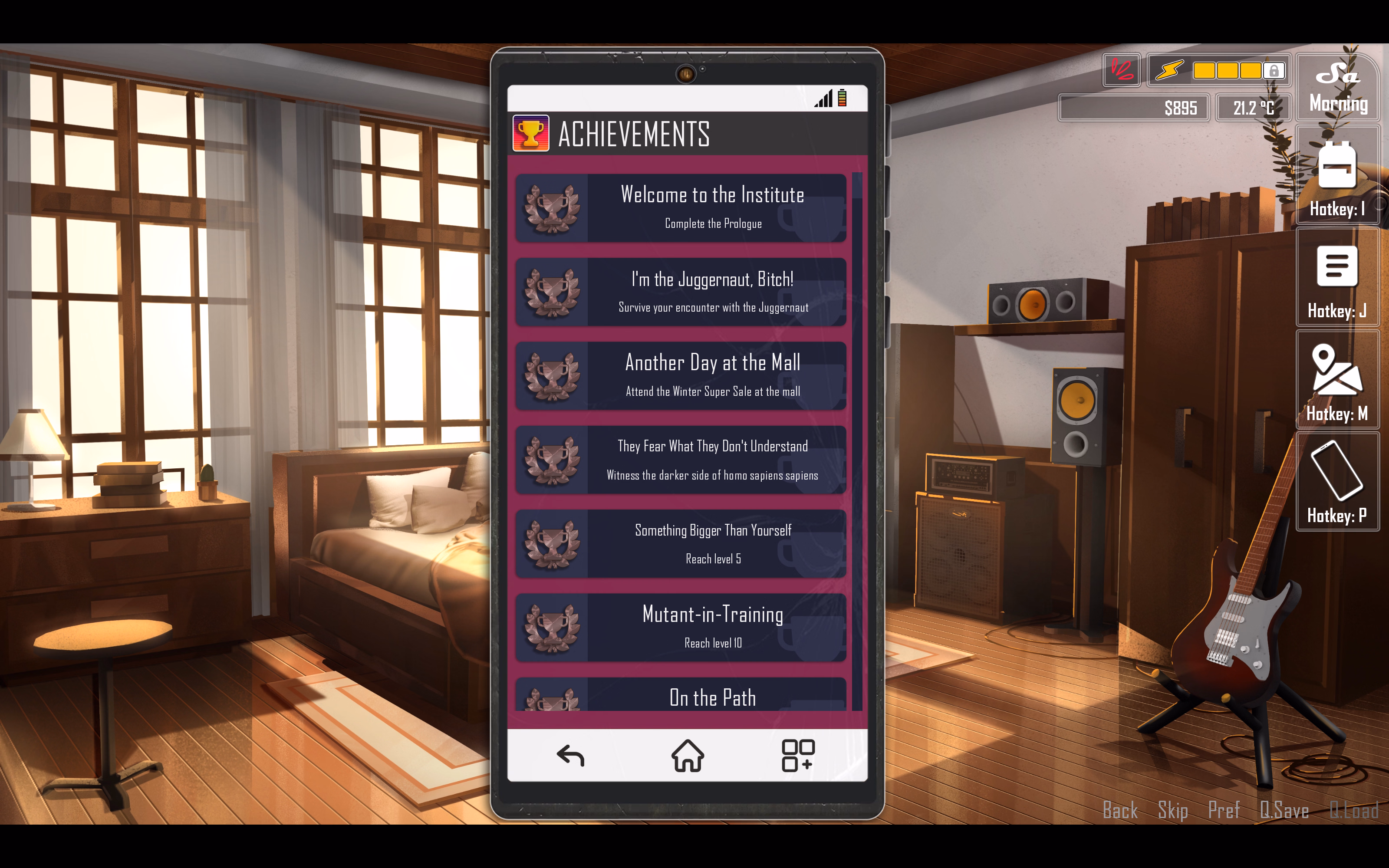Click Back in the bottom-right quick menu

point(1119,810)
